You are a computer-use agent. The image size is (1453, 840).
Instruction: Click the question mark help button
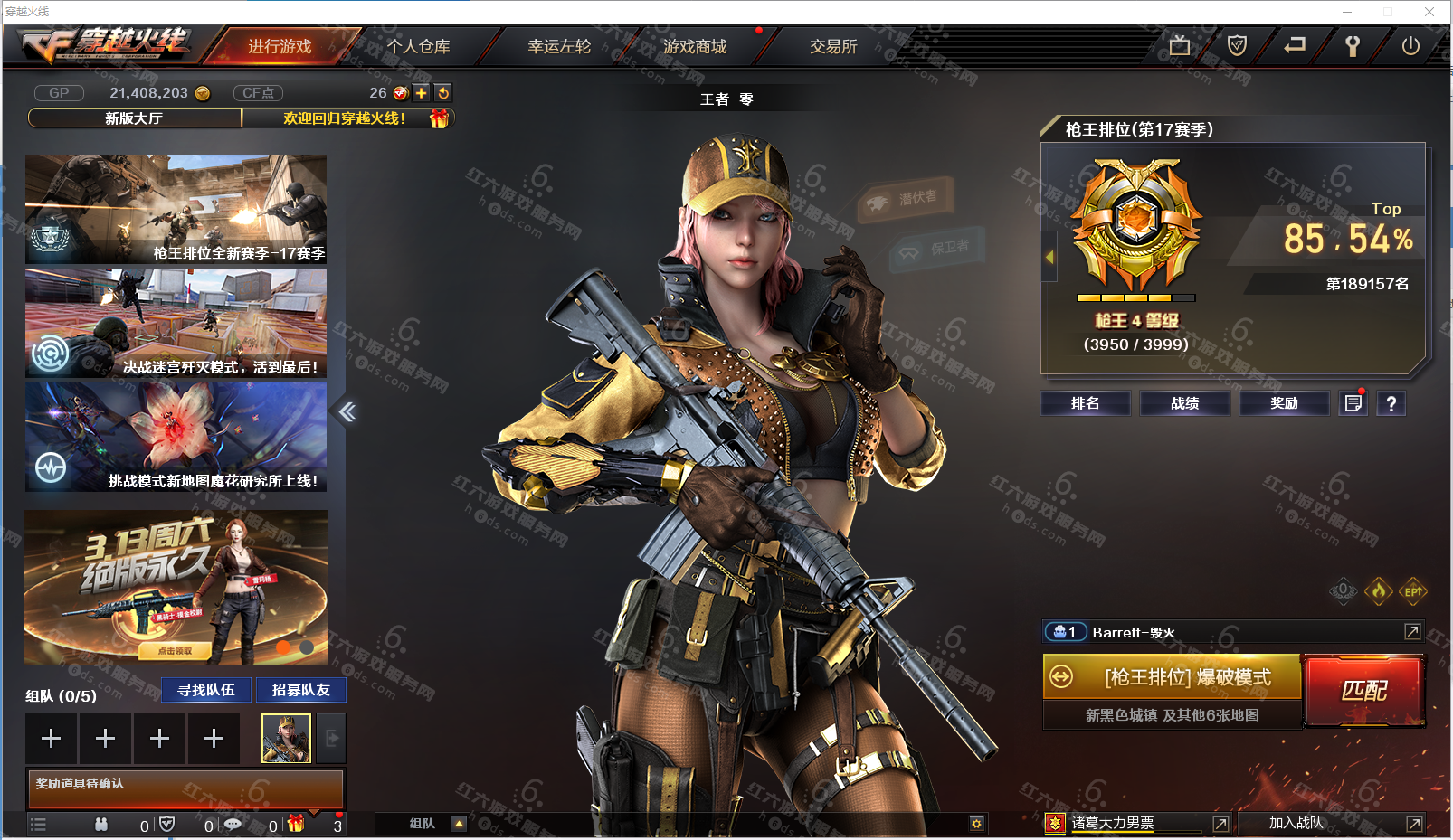click(x=1391, y=403)
